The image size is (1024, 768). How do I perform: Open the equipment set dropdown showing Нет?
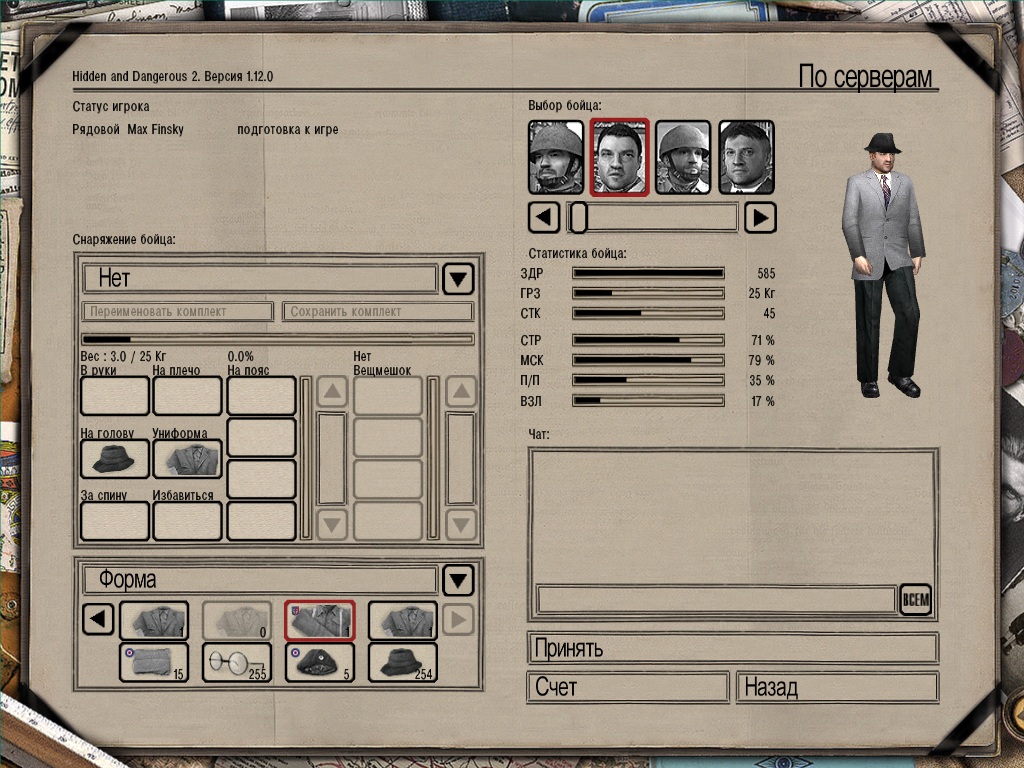458,278
